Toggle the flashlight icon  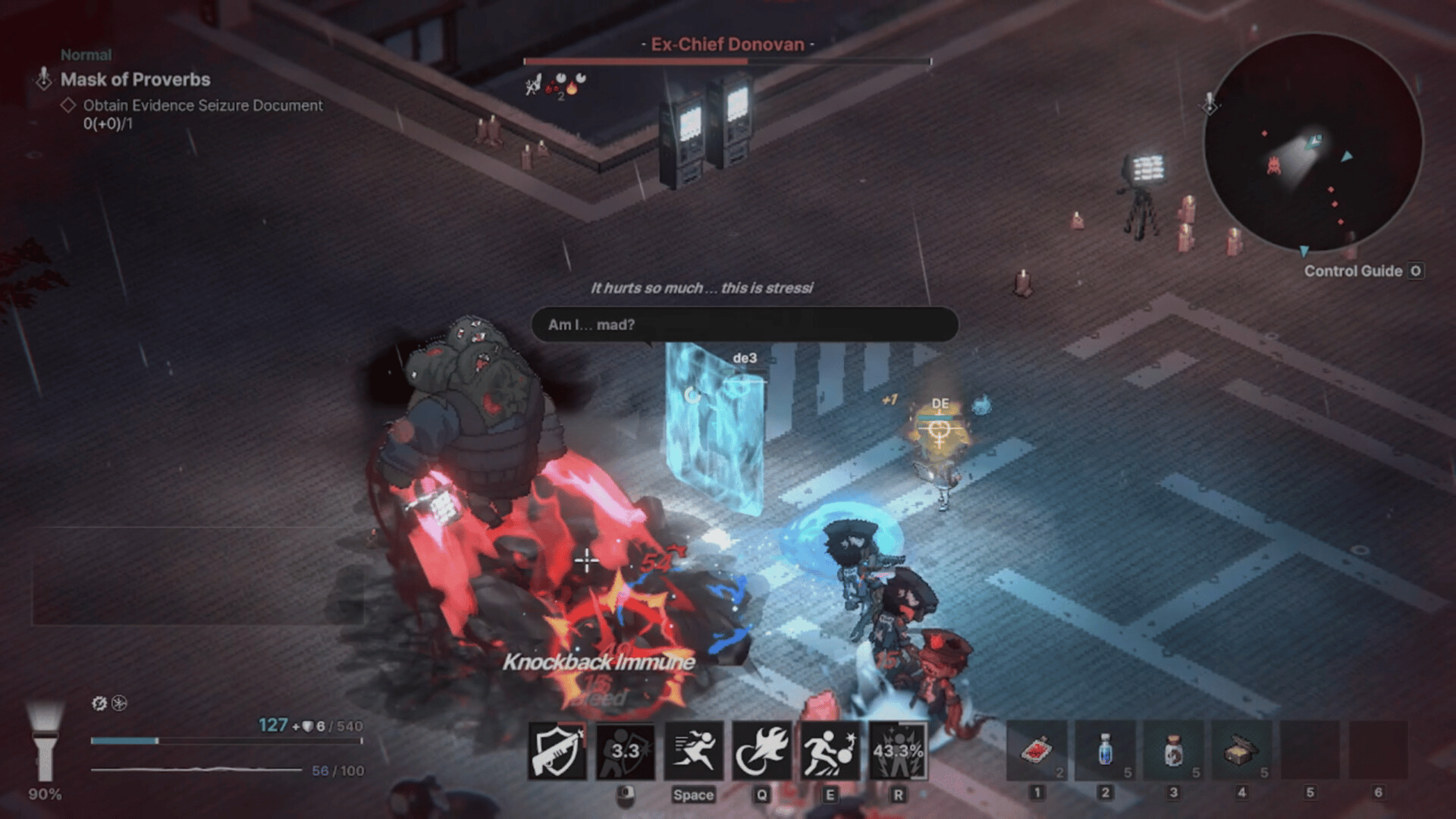pos(45,741)
